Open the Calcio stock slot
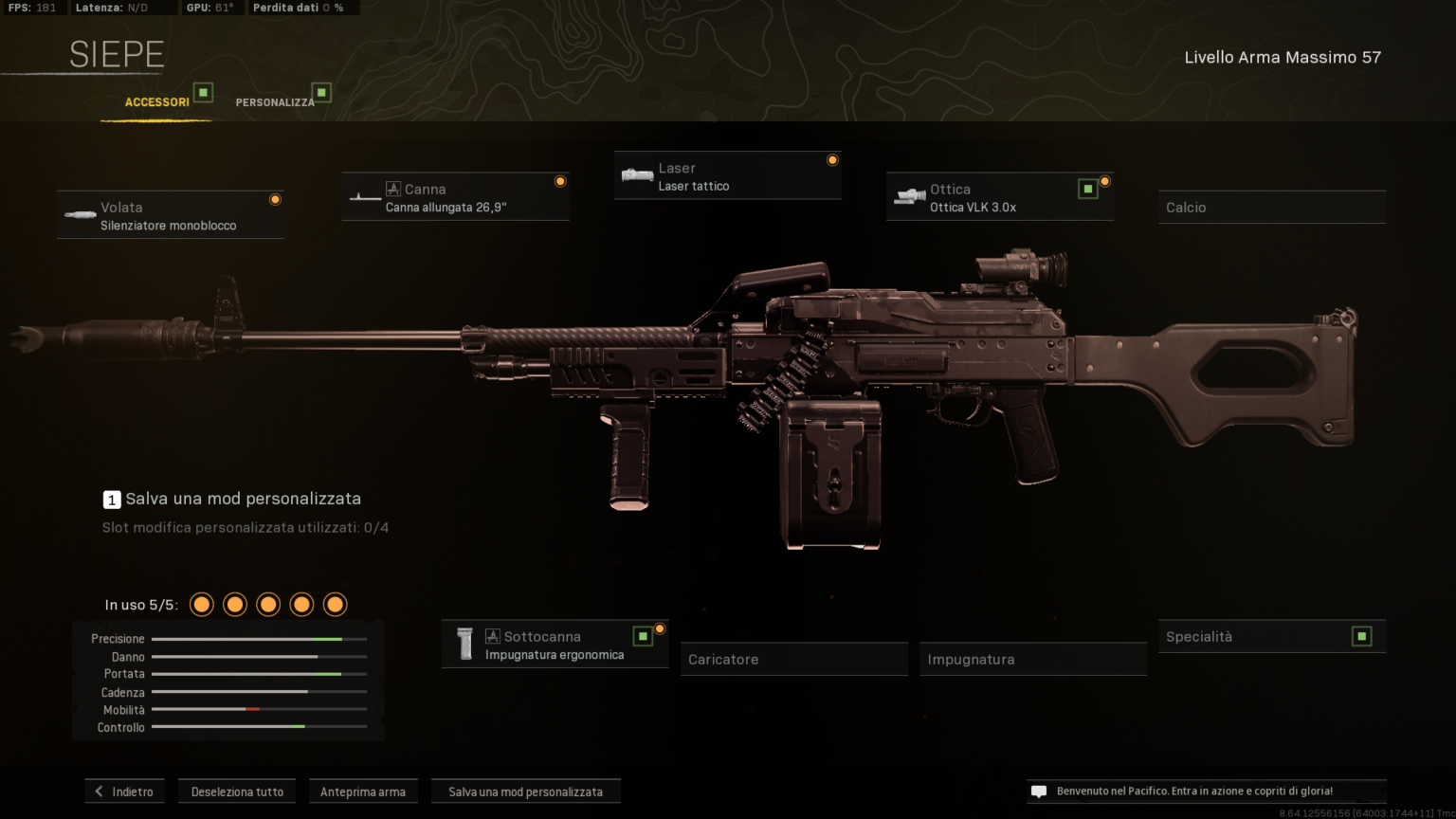 pyautogui.click(x=1272, y=207)
